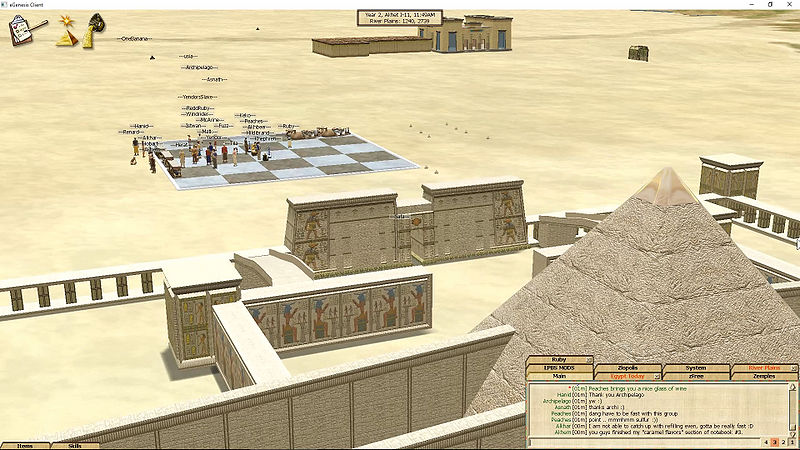Switch to the zFree chat tab
Image resolution: width=800 pixels, height=450 pixels.
695,376
